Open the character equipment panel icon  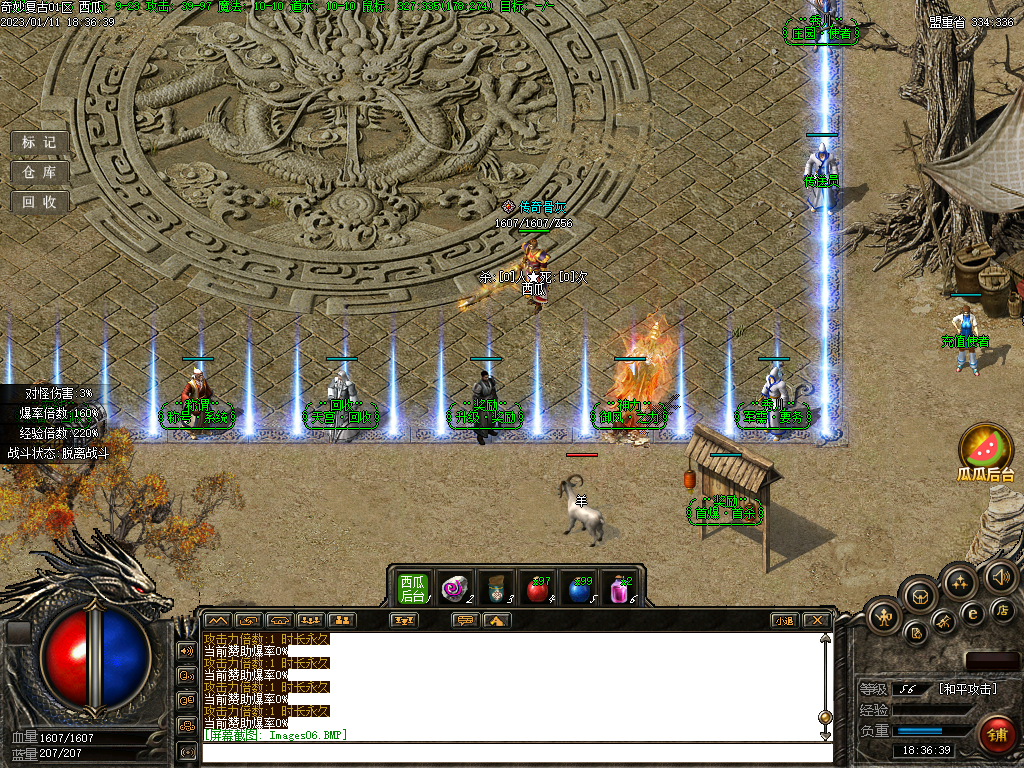[884, 614]
